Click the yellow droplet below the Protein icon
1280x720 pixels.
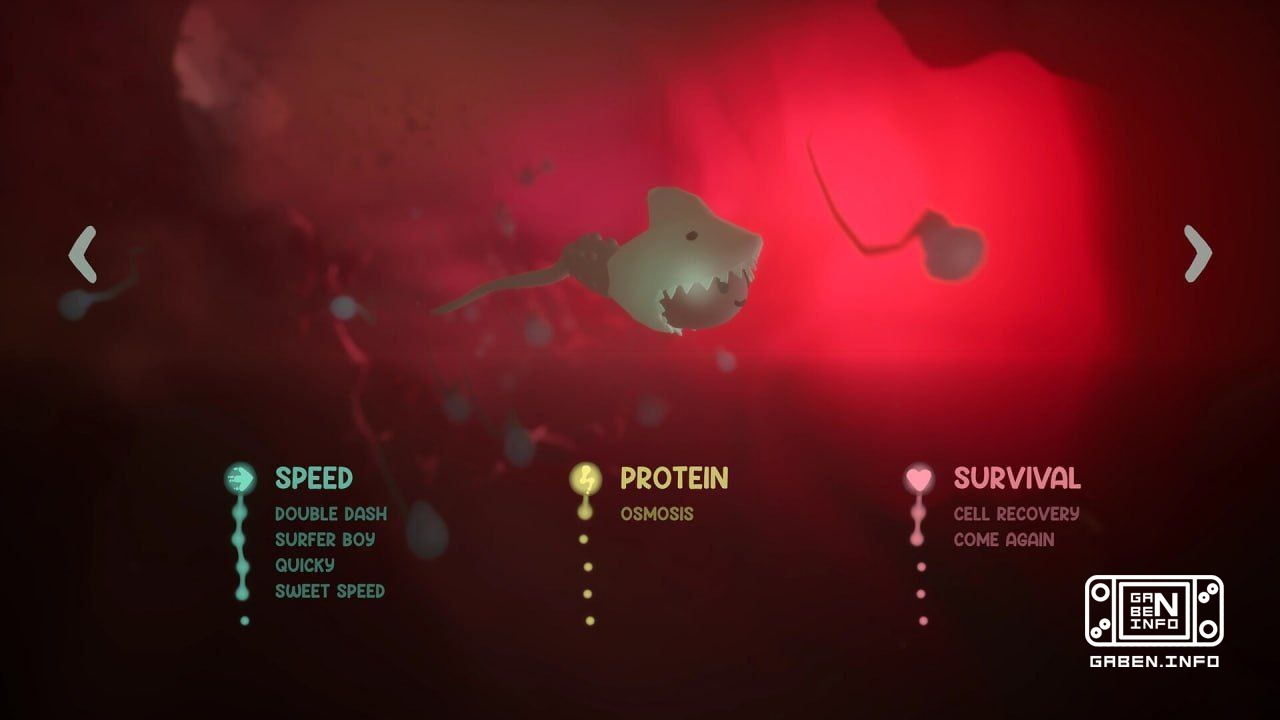pyautogui.click(x=584, y=514)
